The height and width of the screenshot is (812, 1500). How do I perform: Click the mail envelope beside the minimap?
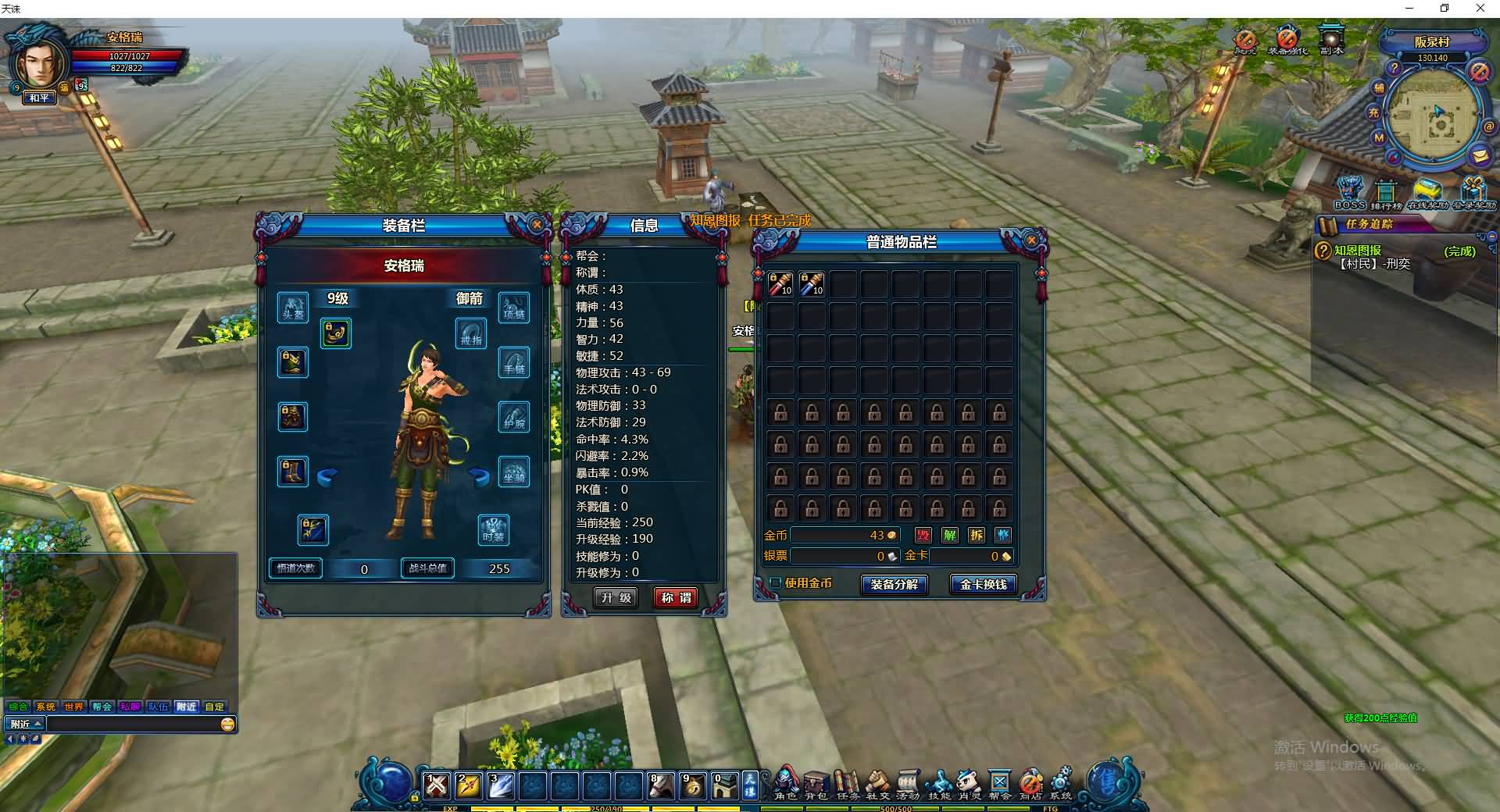click(1479, 155)
